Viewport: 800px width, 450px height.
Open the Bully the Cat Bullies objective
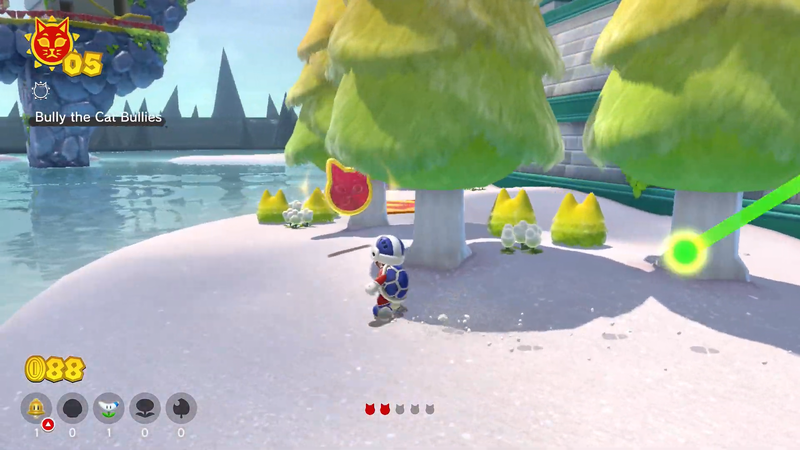98,118
